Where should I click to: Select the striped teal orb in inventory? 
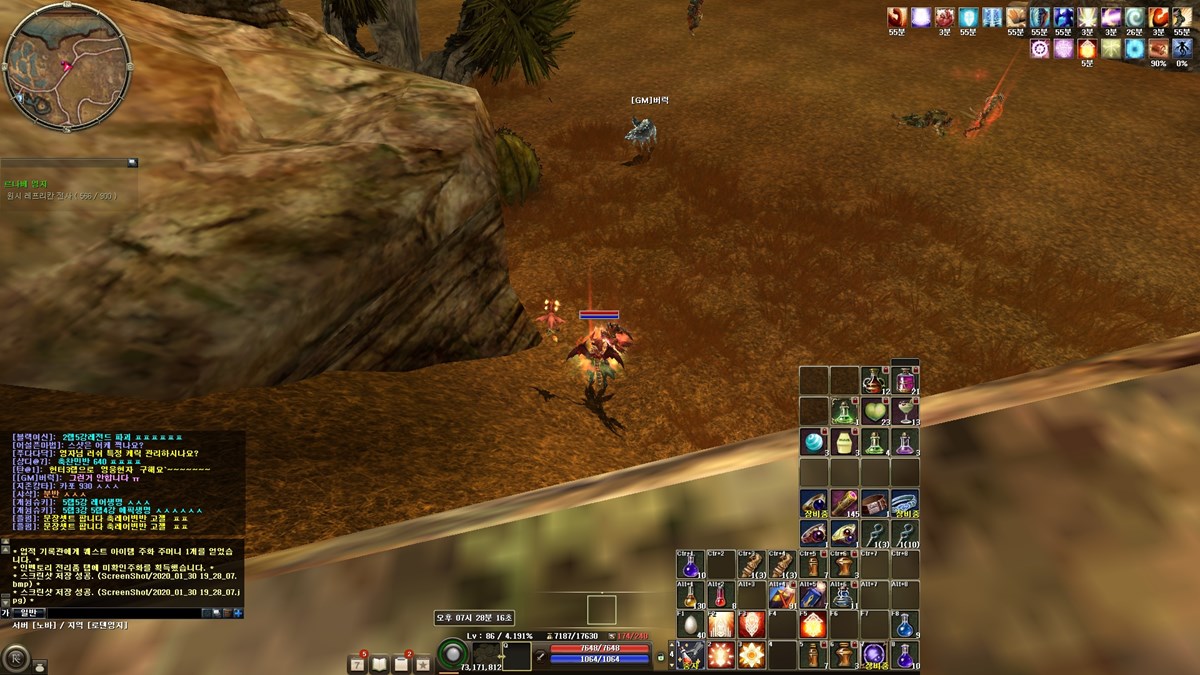[x=813, y=441]
